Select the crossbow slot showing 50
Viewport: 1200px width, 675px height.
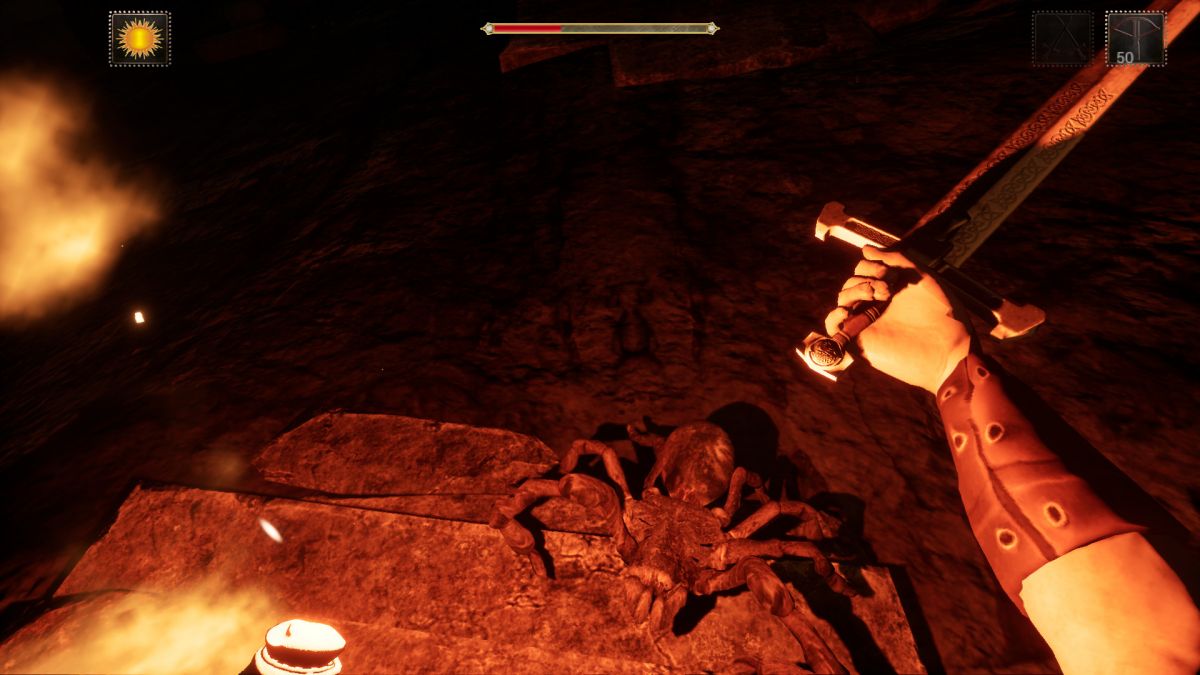[1135, 39]
